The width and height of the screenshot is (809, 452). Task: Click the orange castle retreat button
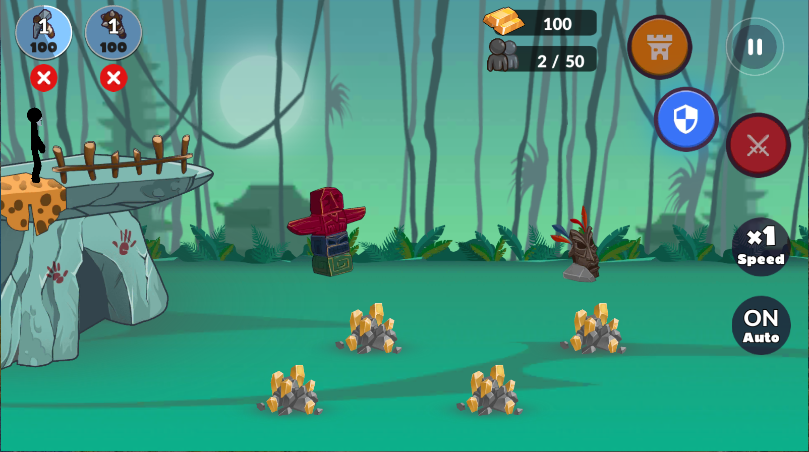[659, 47]
